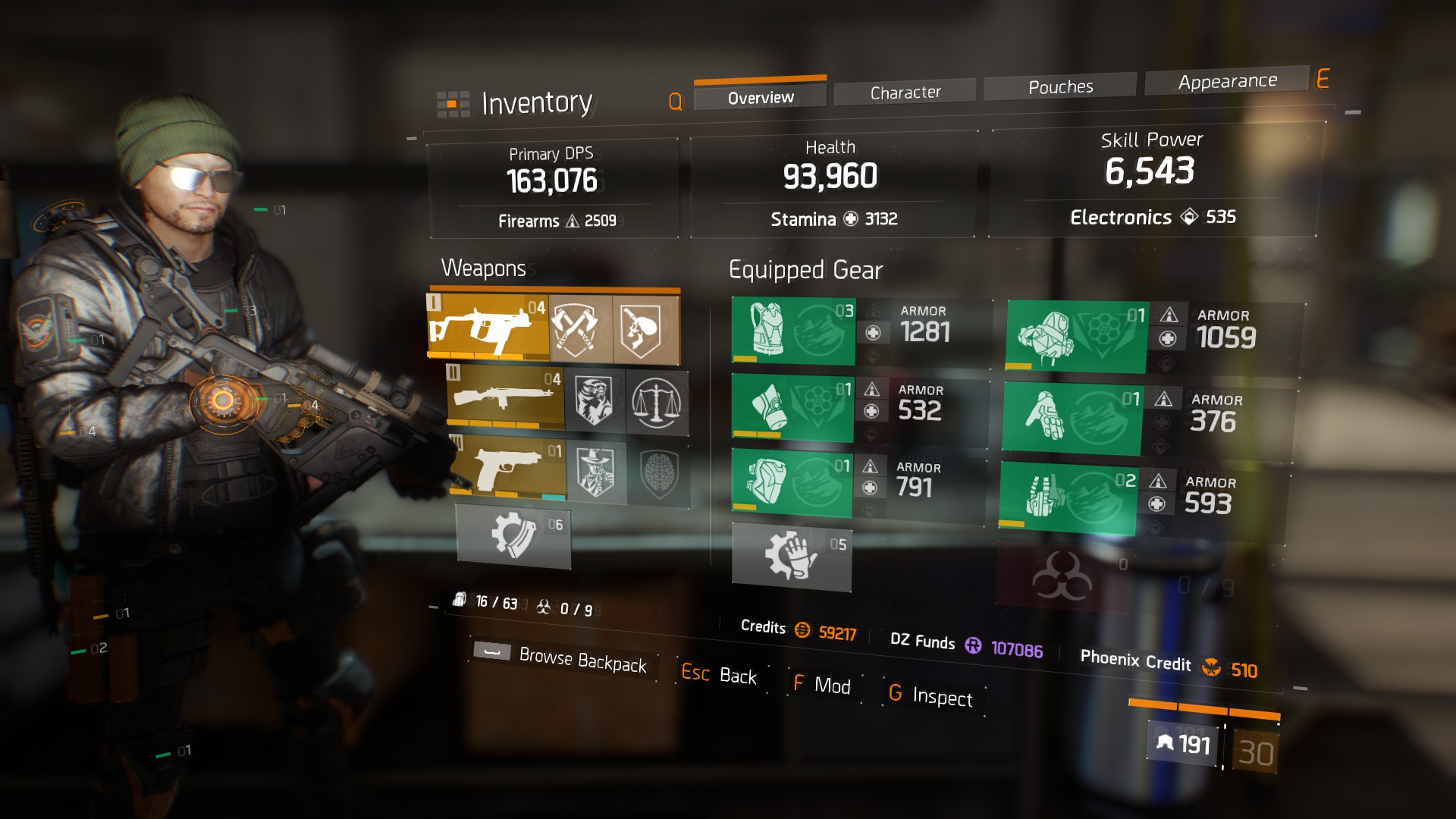Choose the gloves gear slot
Image resolution: width=1456 pixels, height=819 pixels.
pyautogui.click(x=1072, y=418)
